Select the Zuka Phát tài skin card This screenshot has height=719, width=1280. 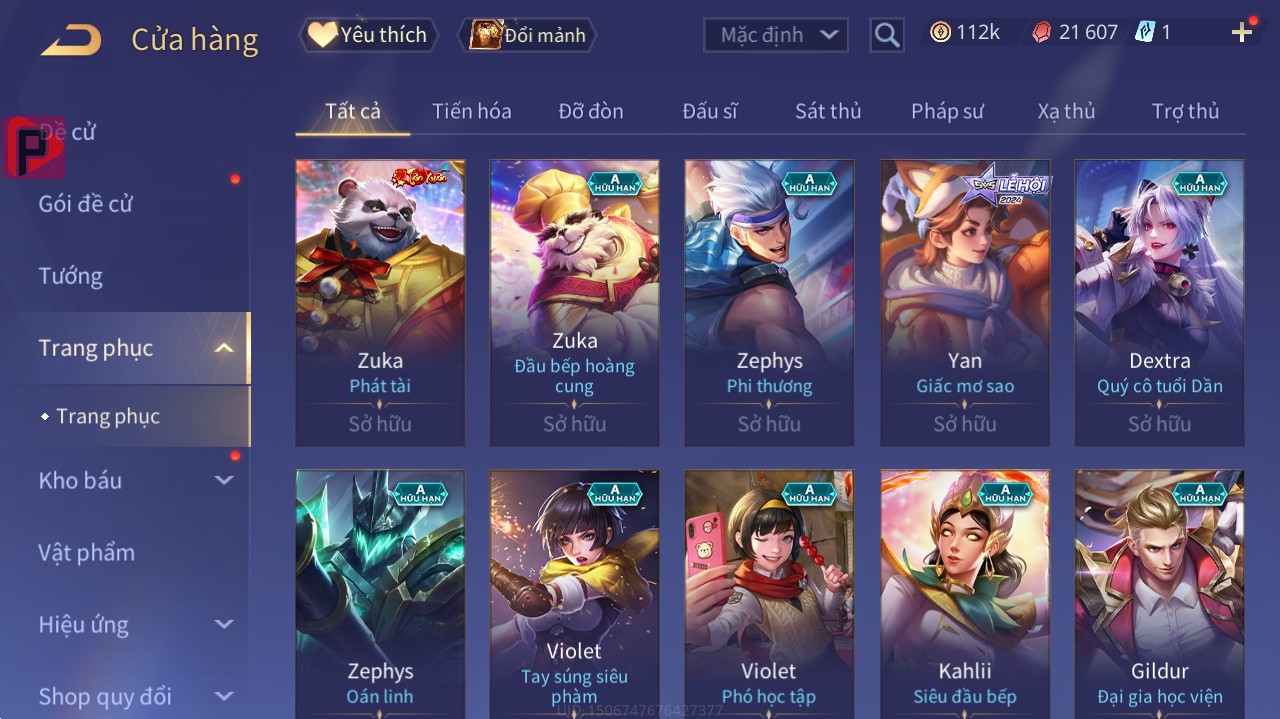(x=380, y=302)
